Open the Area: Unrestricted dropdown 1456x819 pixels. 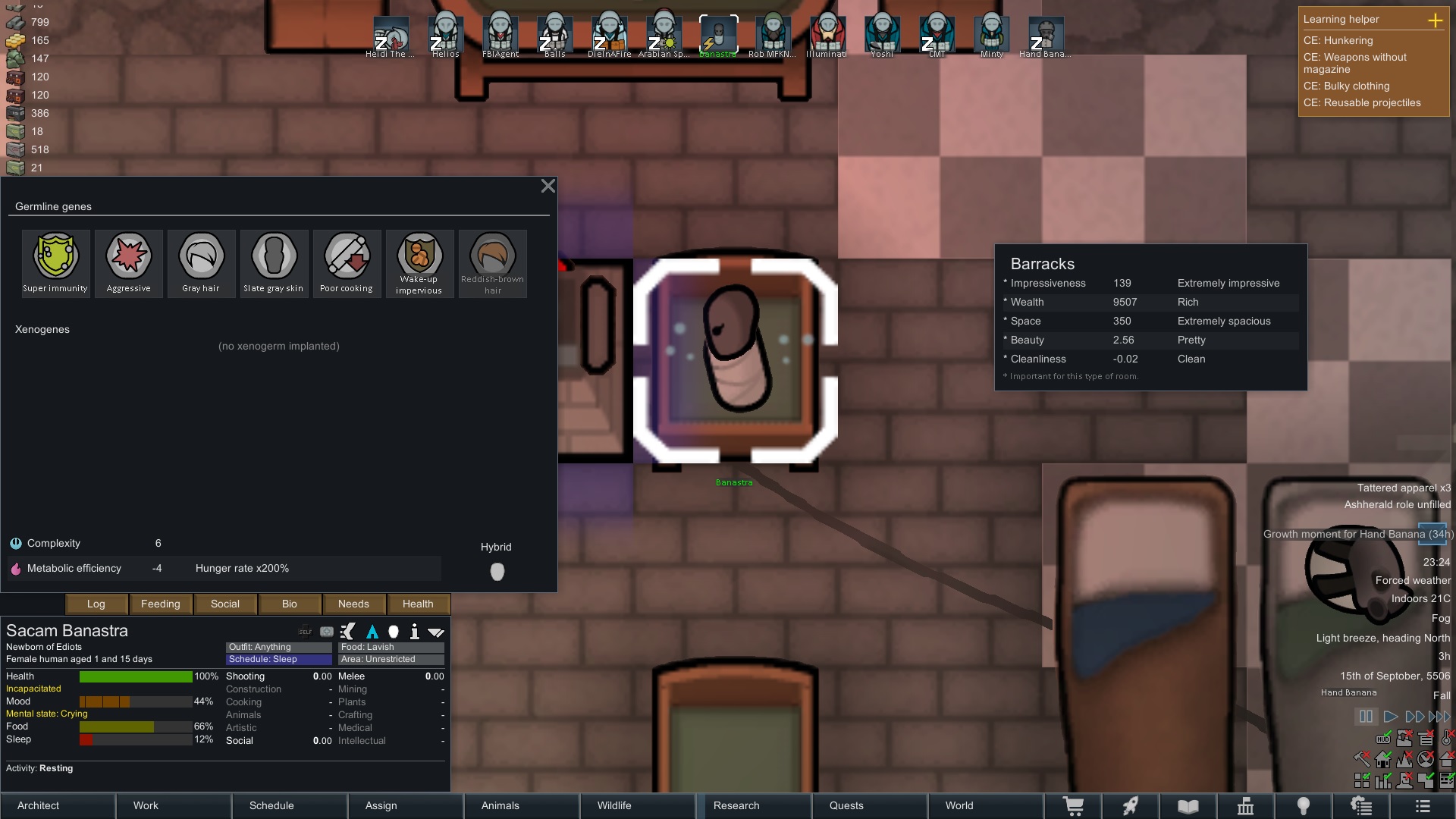(x=390, y=659)
